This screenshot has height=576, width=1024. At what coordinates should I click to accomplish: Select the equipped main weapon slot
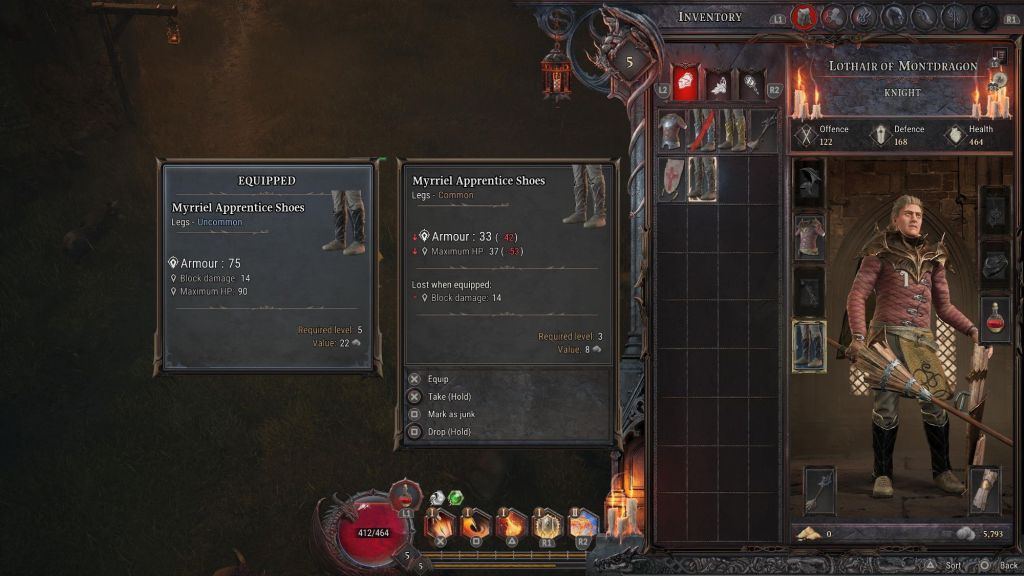click(819, 490)
